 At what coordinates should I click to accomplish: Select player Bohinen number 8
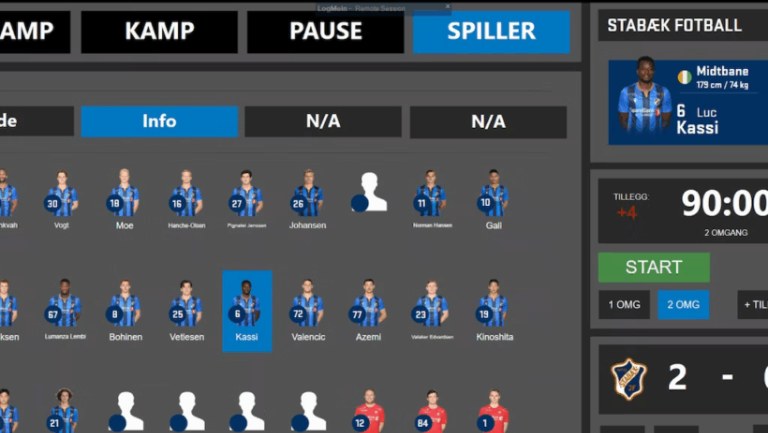pyautogui.click(x=124, y=310)
